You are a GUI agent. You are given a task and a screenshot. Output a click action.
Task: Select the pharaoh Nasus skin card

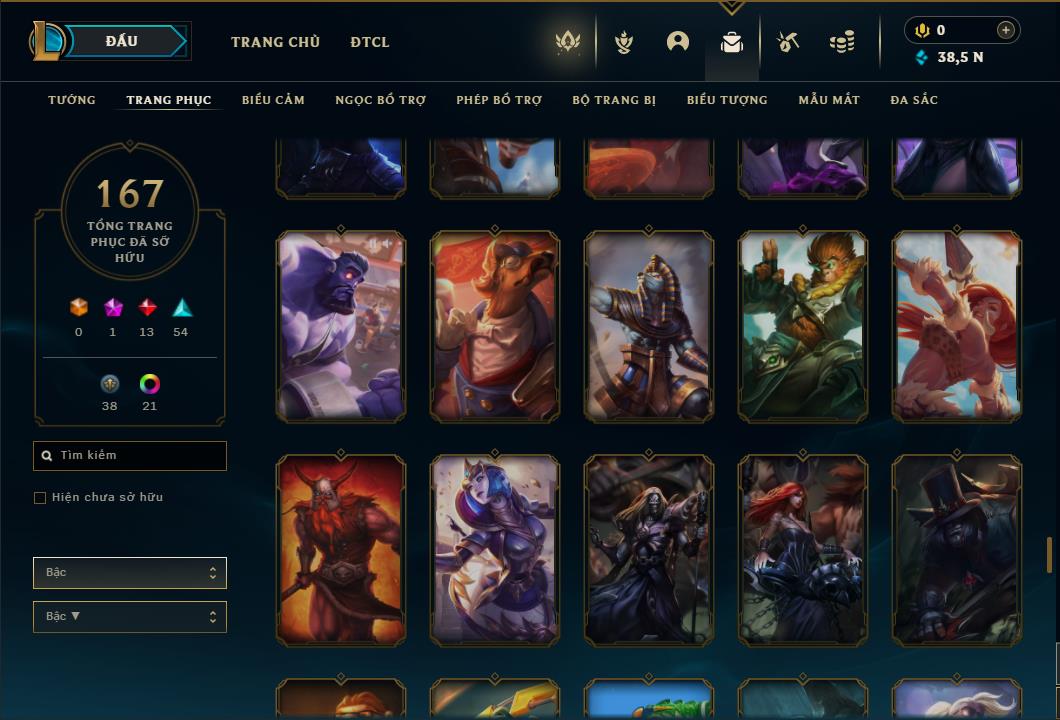click(649, 326)
